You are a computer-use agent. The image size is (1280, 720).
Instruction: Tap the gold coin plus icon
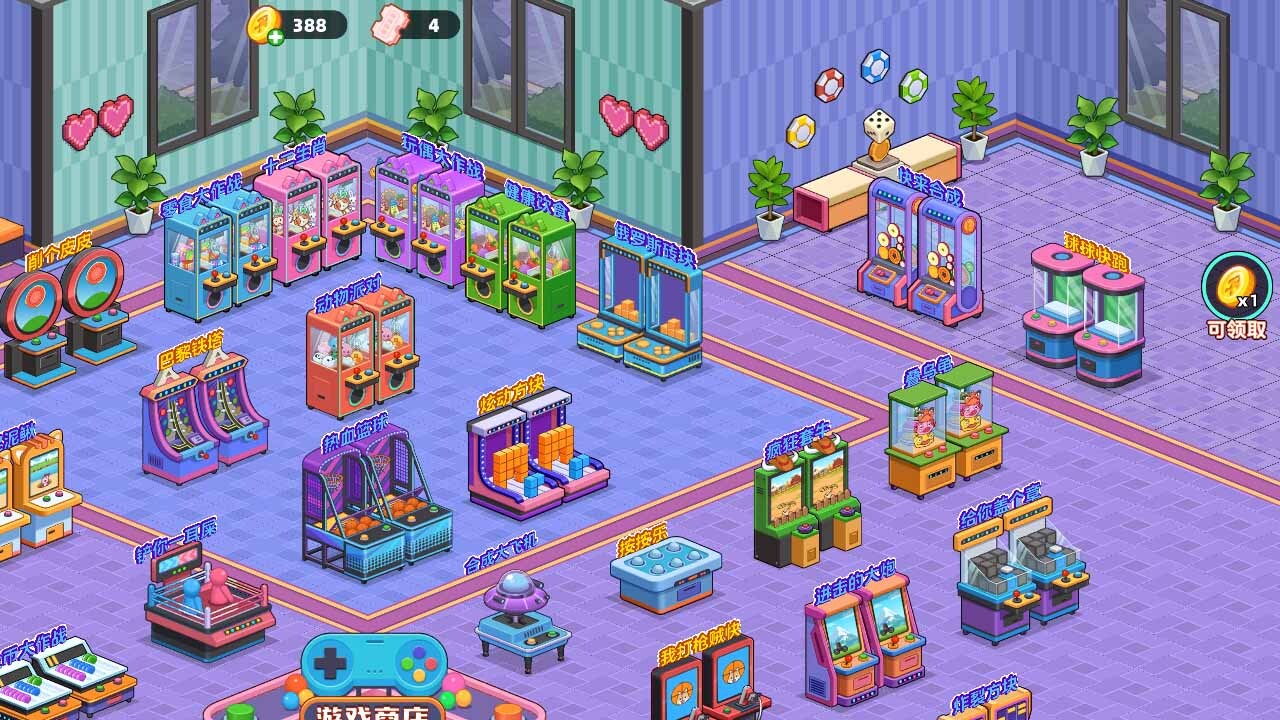pyautogui.click(x=266, y=25)
